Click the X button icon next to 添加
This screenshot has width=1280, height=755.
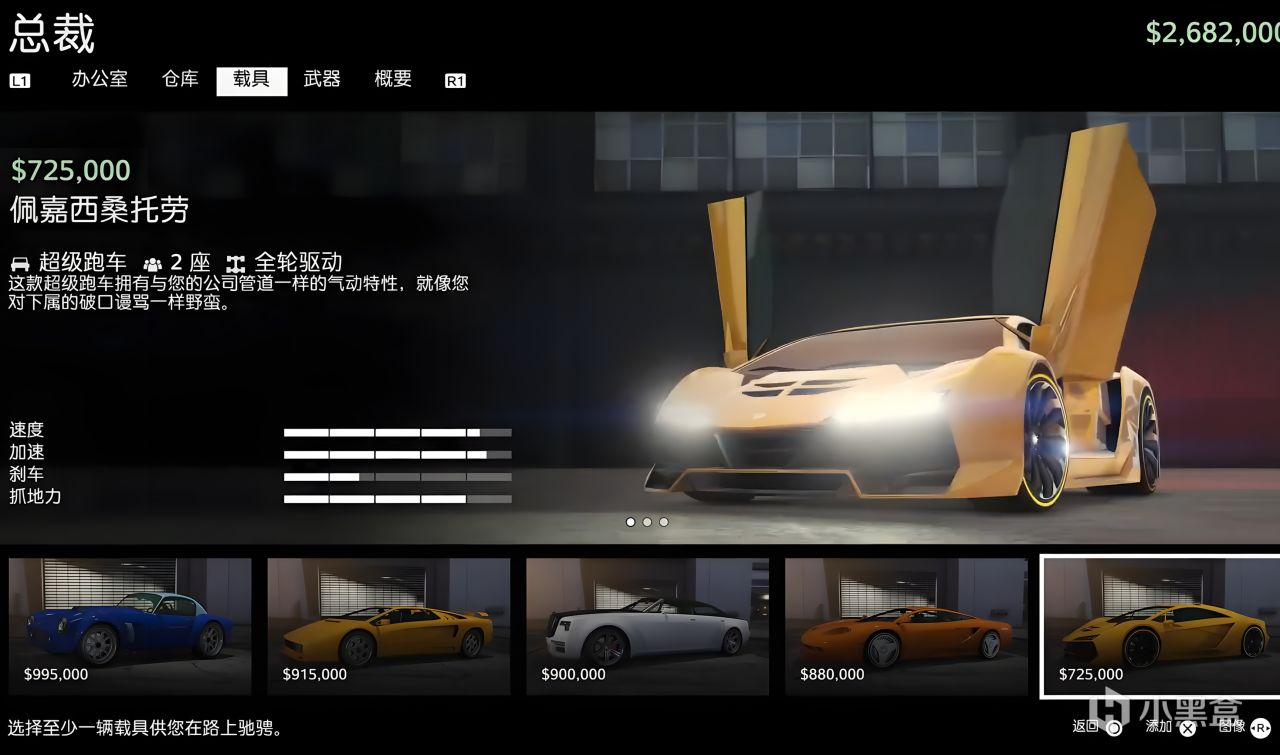click(1189, 728)
